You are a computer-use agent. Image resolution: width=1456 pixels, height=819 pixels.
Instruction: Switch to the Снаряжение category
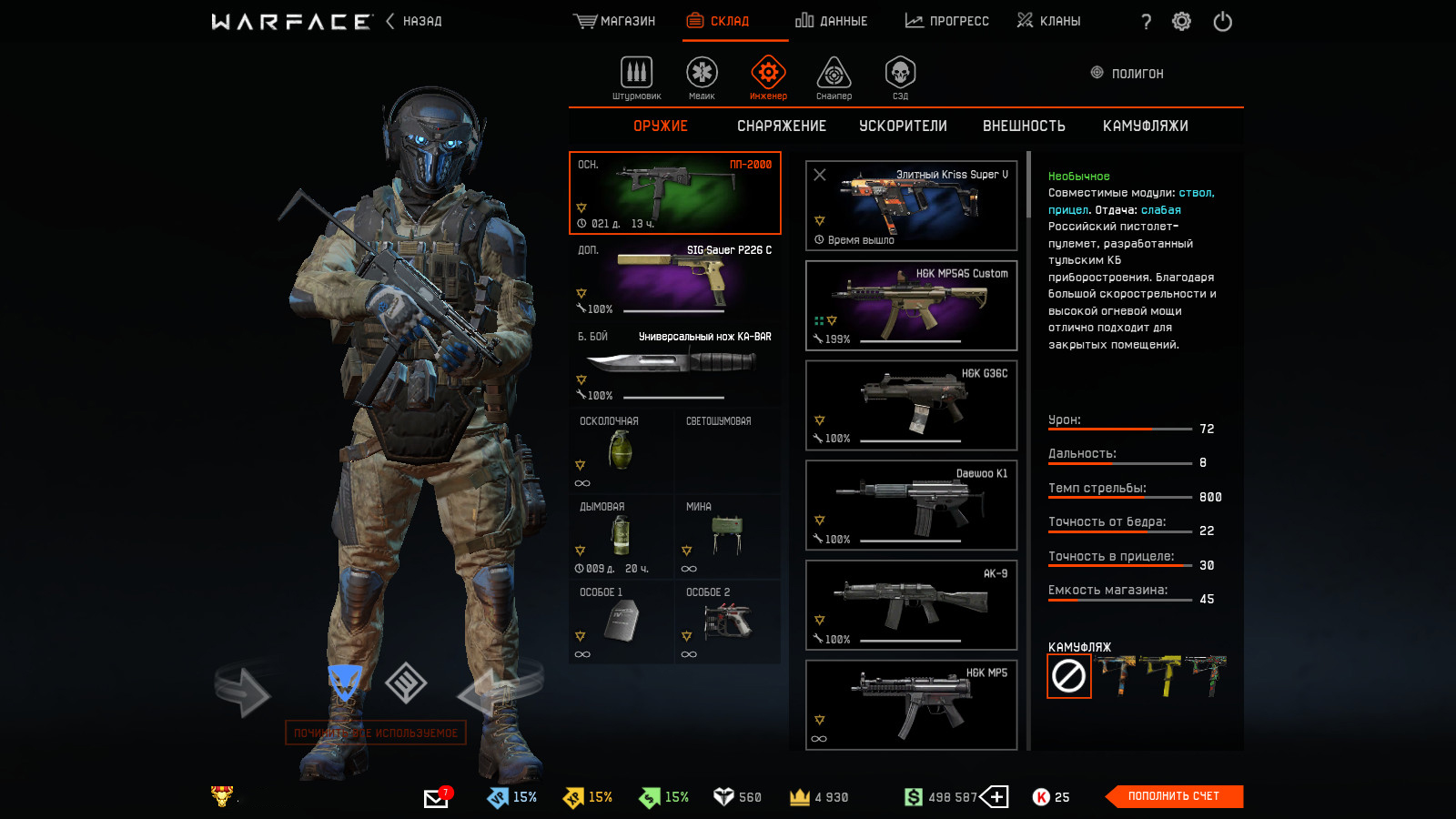[x=782, y=126]
